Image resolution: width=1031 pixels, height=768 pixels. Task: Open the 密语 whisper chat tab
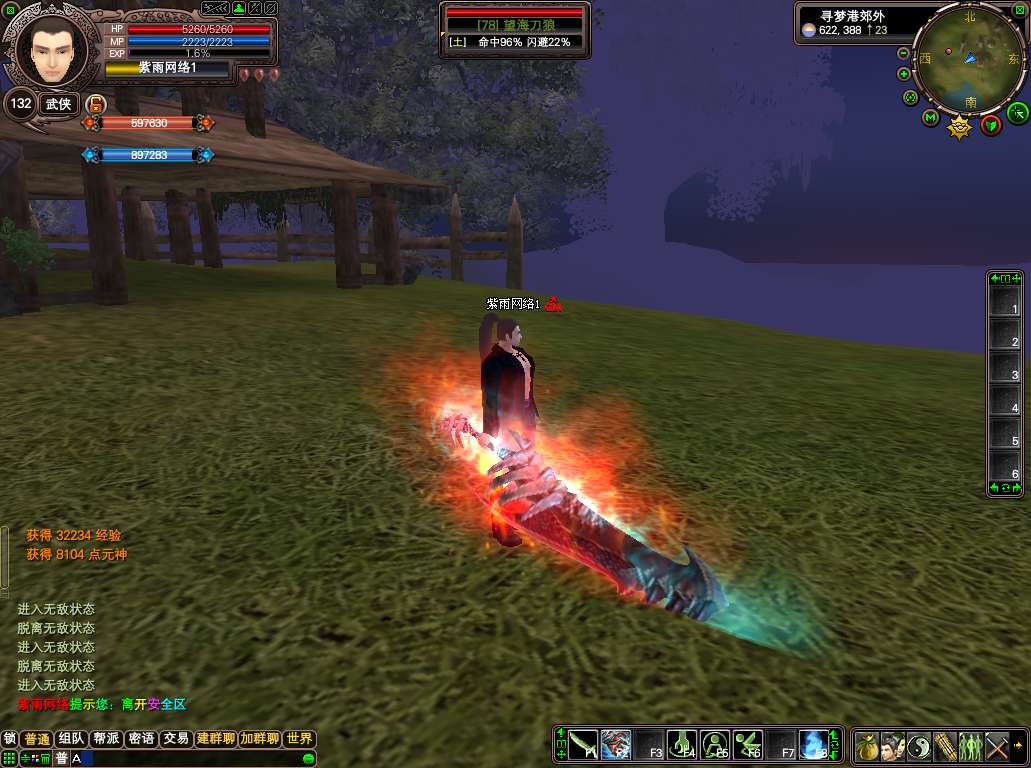click(141, 739)
